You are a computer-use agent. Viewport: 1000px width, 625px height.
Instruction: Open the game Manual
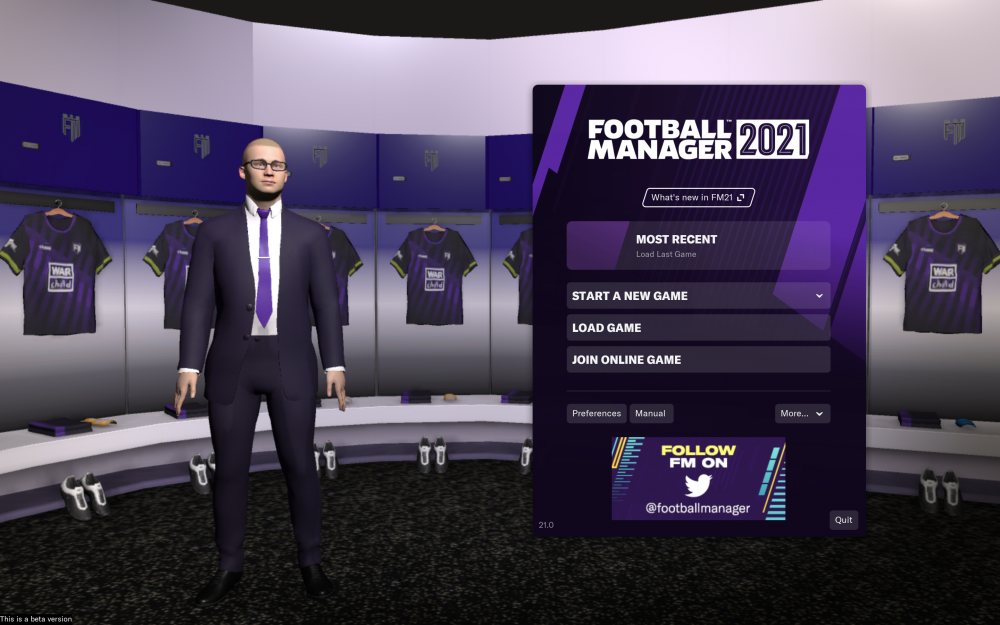651,414
